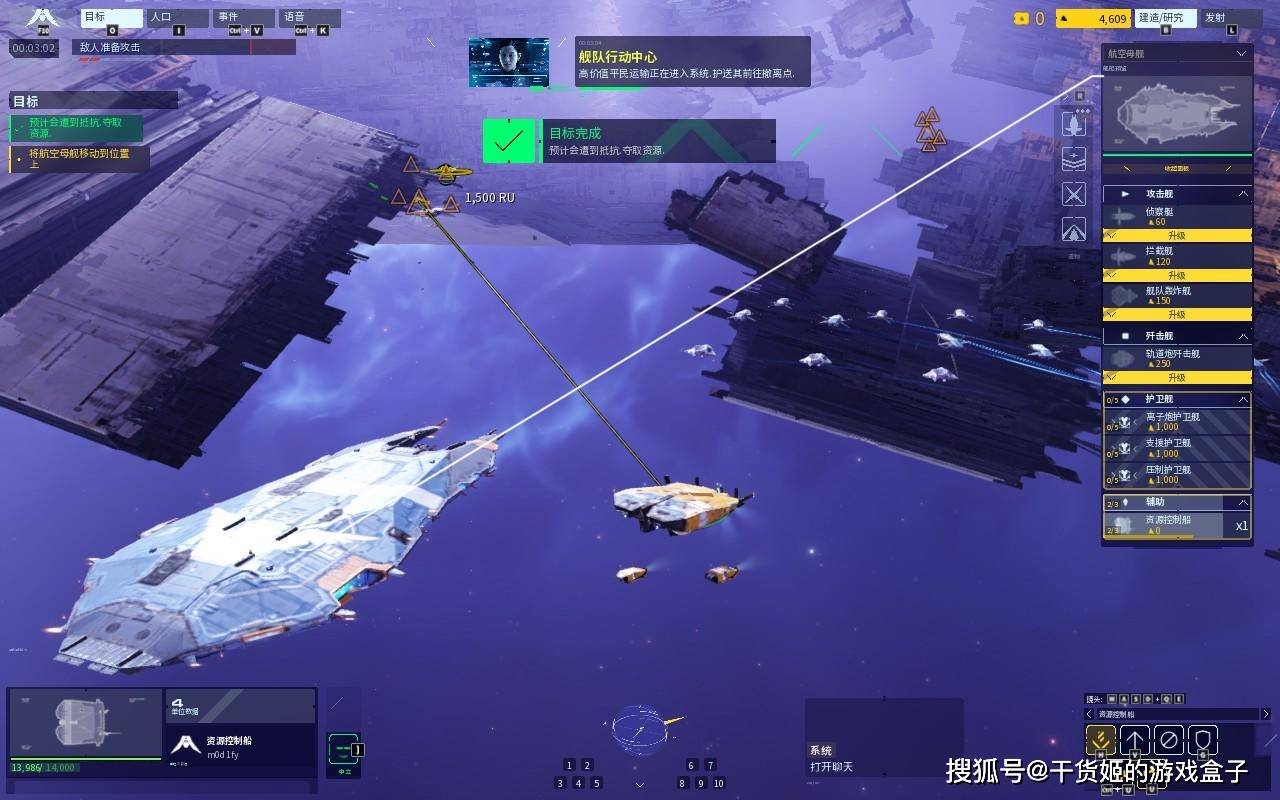Upgrade the 轨道炮歼击舰 with its 升级 button
Viewport: 1280px width, 800px height.
[x=1177, y=378]
